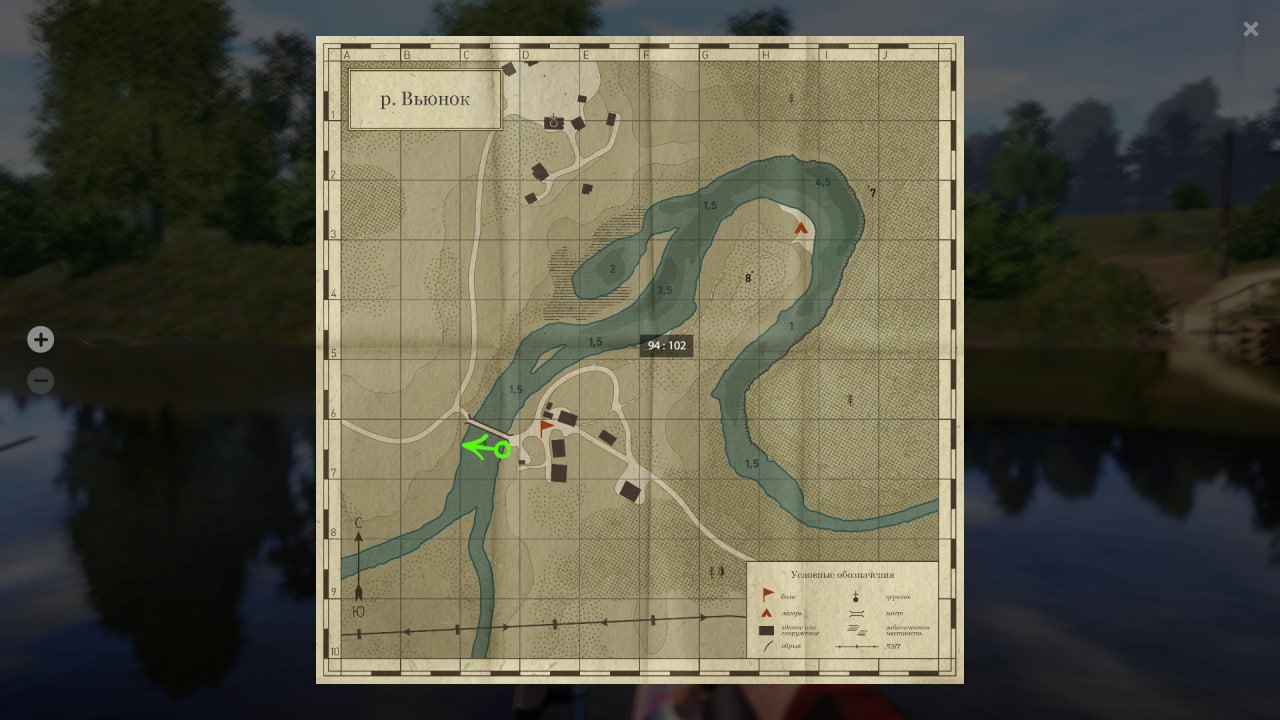The width and height of the screenshot is (1280, 720).
Task: Select the red base flag marker on the map
Action: tap(546, 427)
